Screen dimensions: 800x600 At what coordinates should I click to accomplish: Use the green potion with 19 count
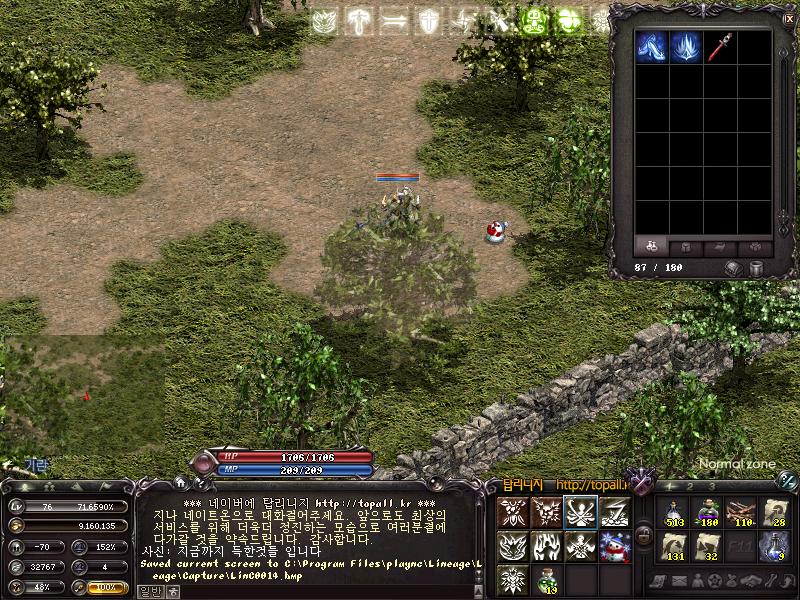pyautogui.click(x=547, y=580)
